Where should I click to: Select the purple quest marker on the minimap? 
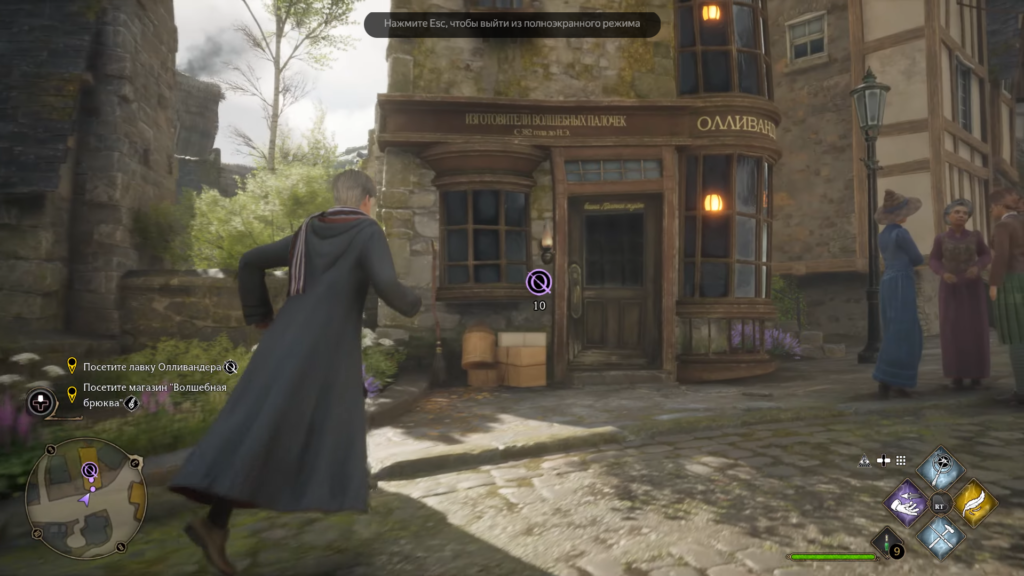pos(90,470)
